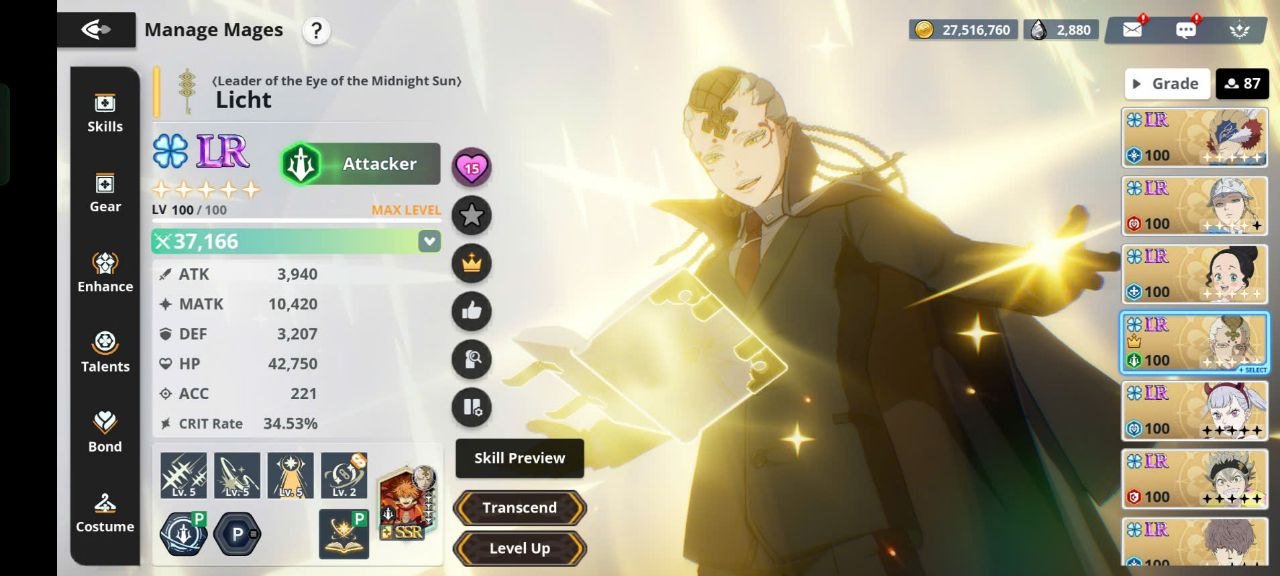Change sorting with the Grade button
This screenshot has height=576, width=1280.
pos(1166,84)
